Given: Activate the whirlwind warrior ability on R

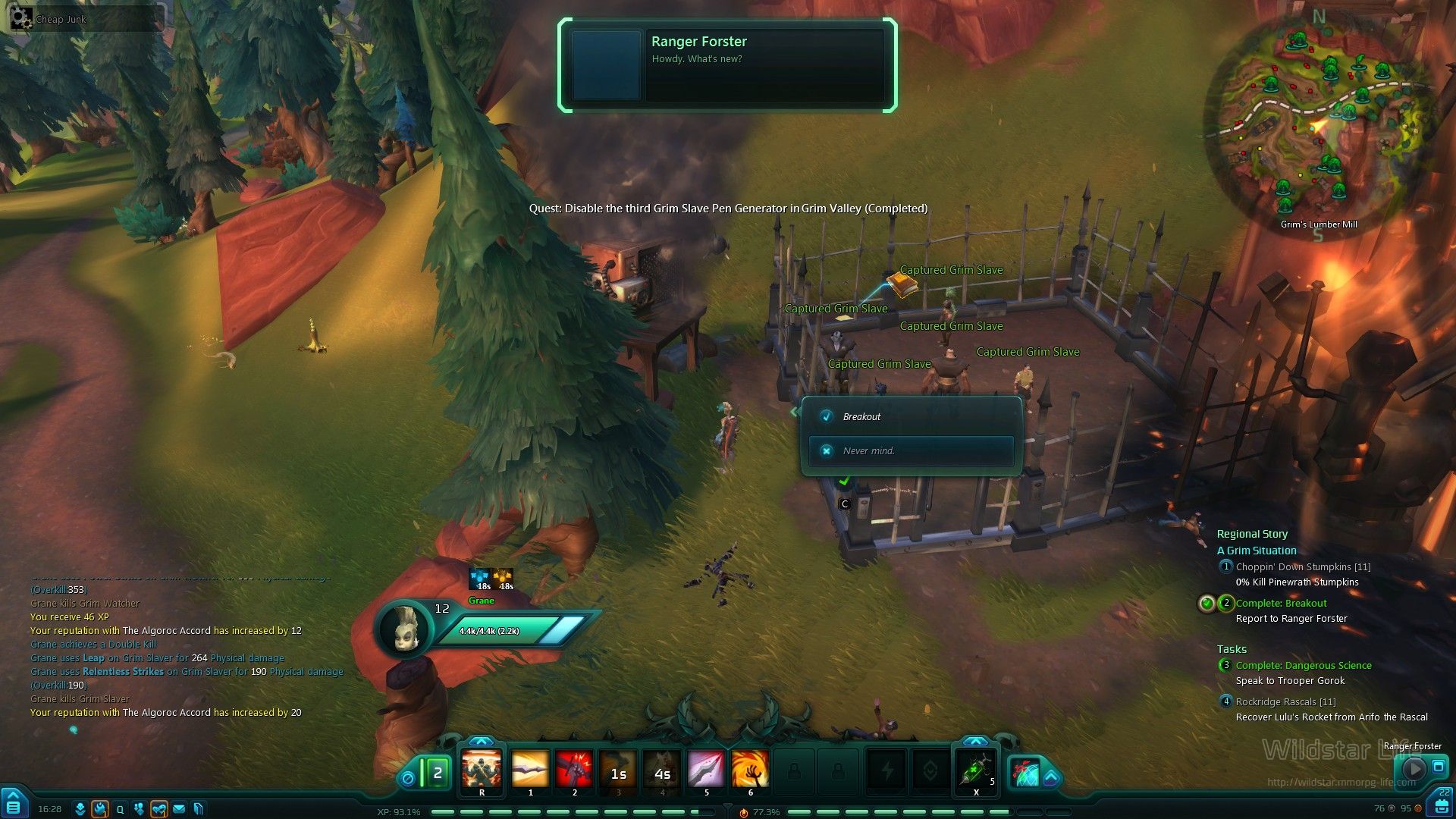Looking at the screenshot, I should coord(482,769).
